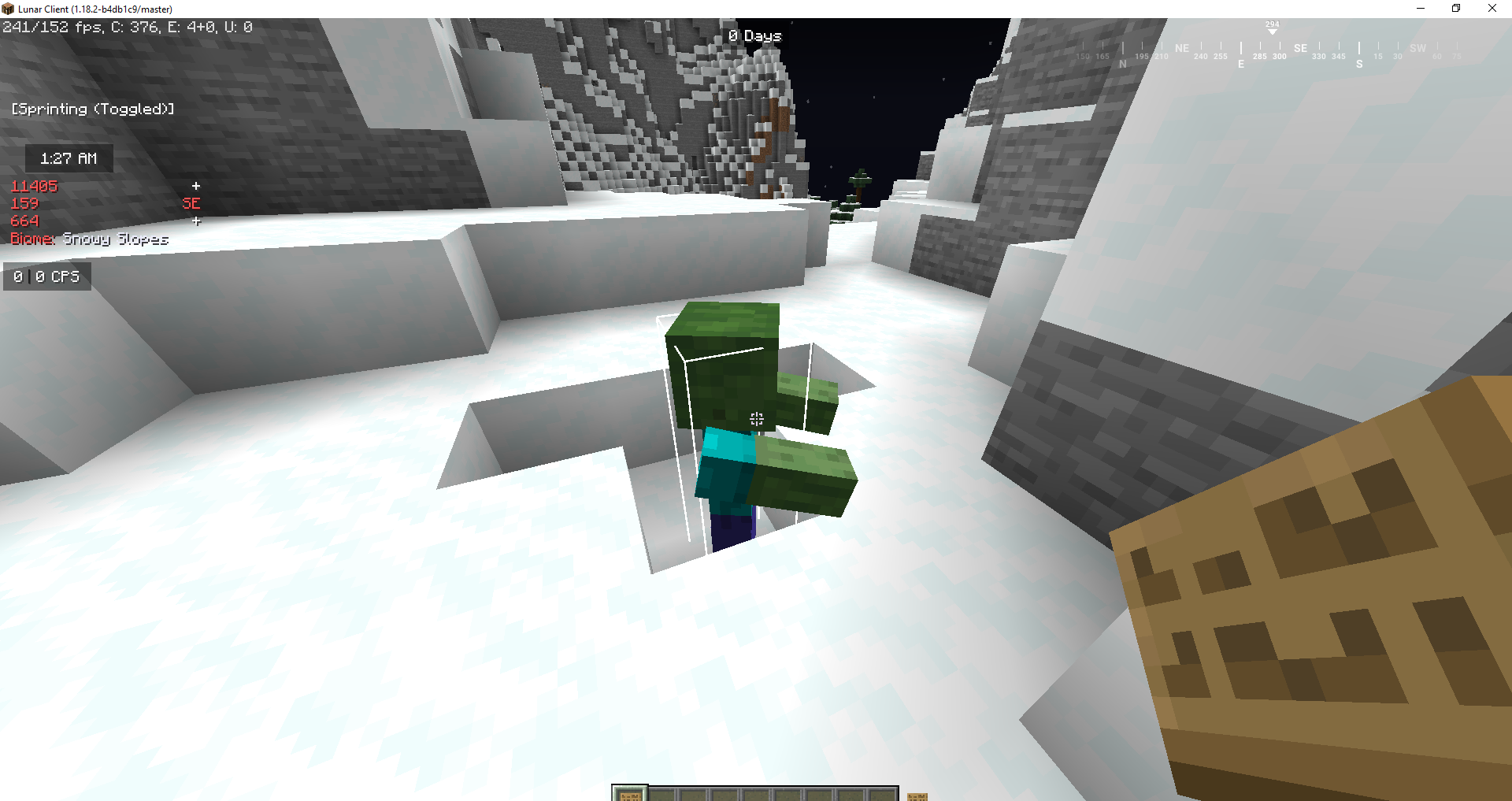
Task: Click the 0 Days counter display
Action: click(754, 35)
